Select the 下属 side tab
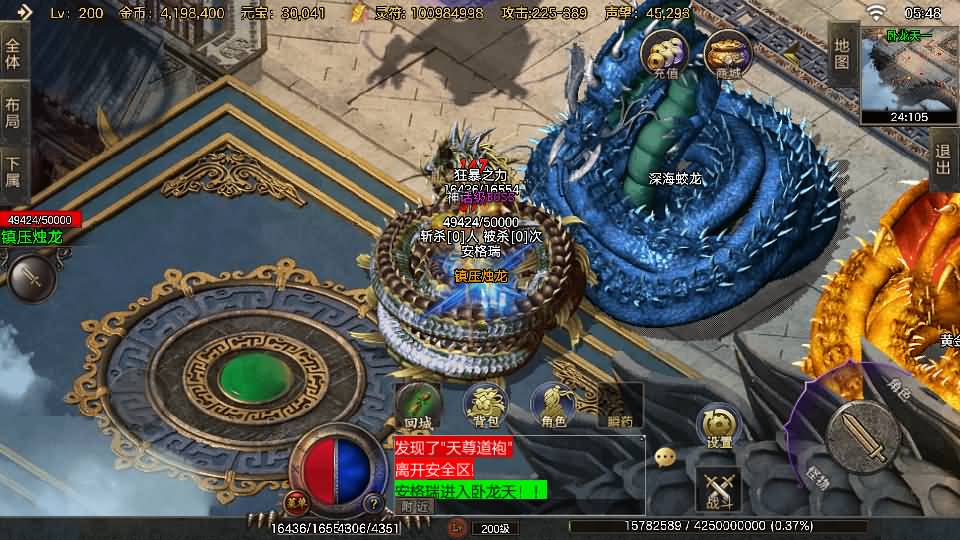Screen dimensions: 960x540 [13, 170]
